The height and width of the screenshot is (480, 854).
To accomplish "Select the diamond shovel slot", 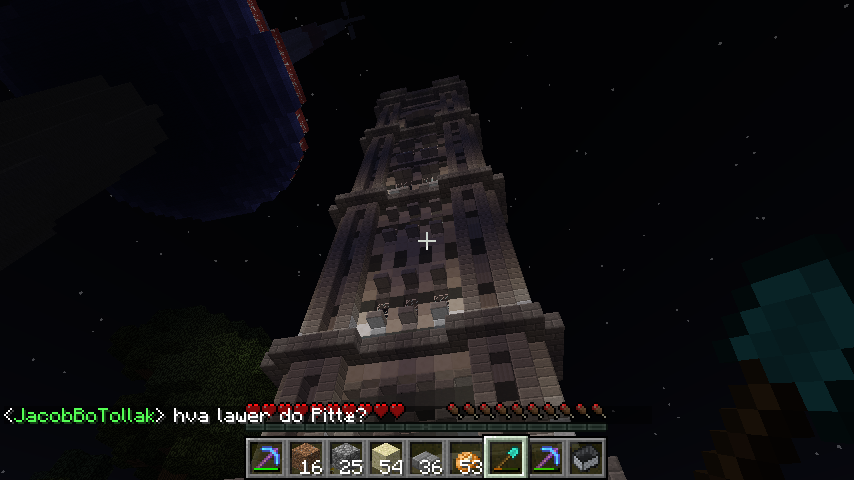I will click(506, 457).
